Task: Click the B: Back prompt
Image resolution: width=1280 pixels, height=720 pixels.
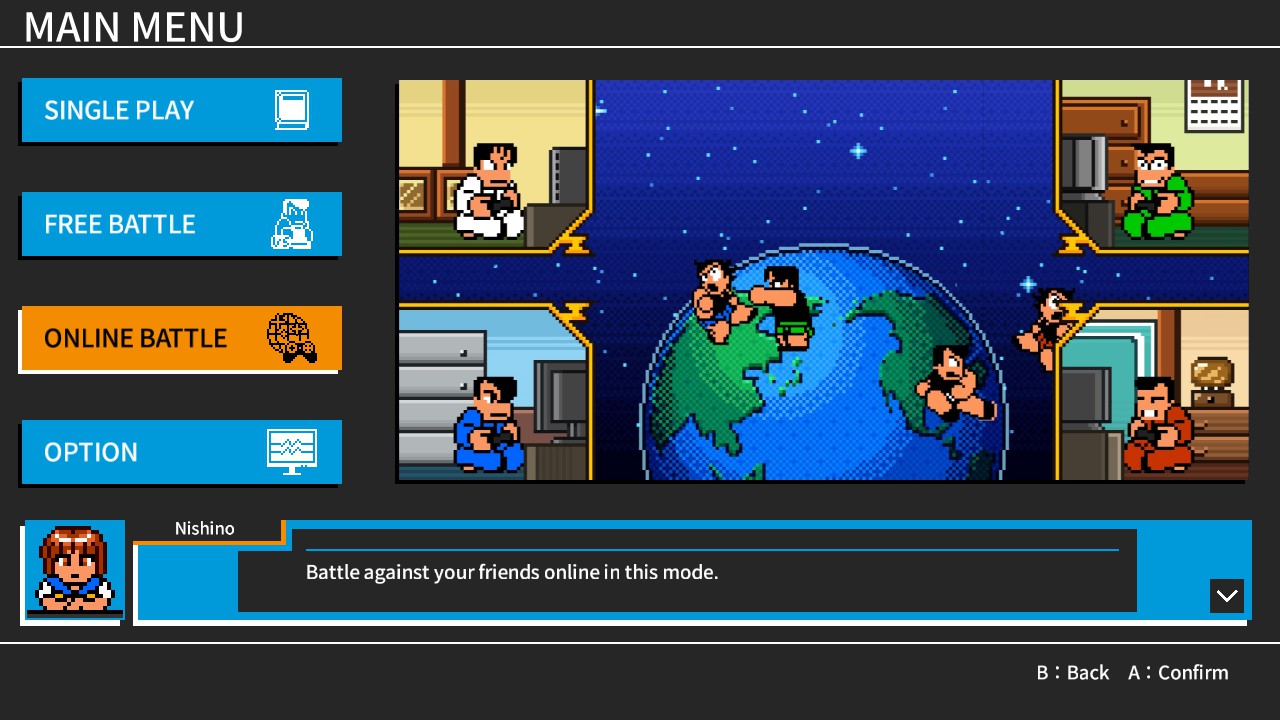Action: [x=1073, y=672]
